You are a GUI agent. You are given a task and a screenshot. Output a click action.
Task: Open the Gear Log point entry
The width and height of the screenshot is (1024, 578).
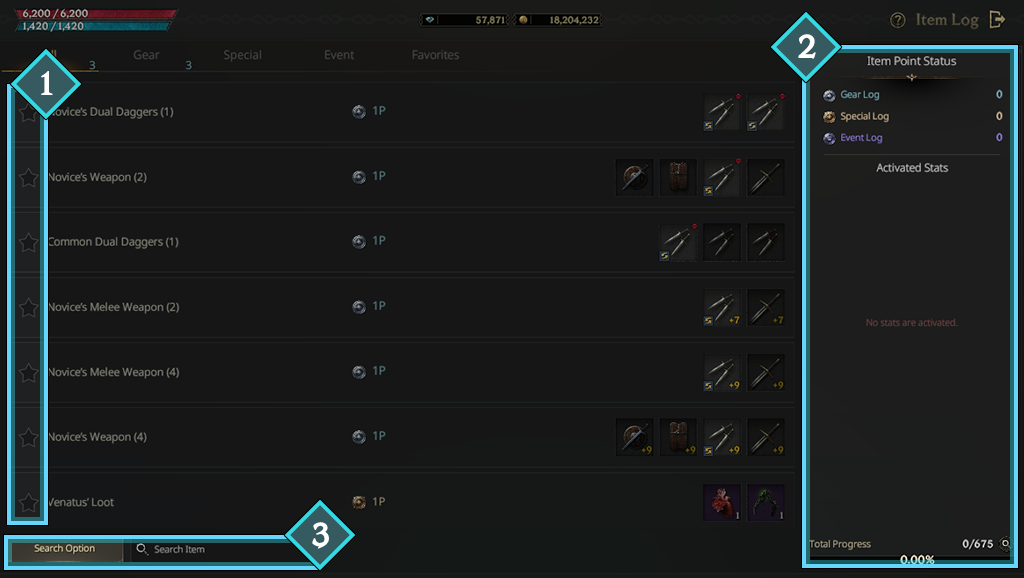point(859,95)
